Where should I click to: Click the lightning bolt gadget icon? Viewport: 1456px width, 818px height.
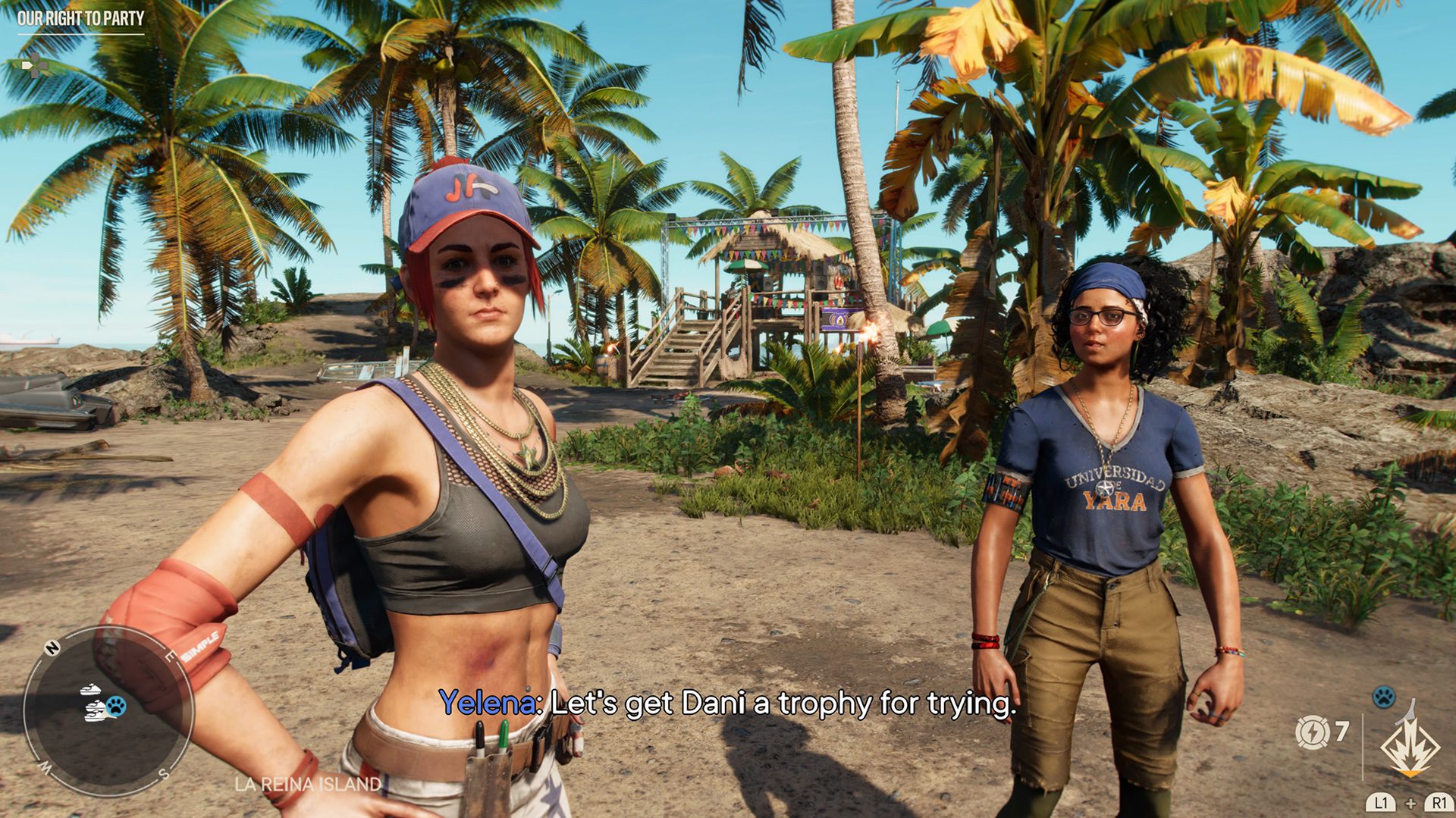point(1311,732)
